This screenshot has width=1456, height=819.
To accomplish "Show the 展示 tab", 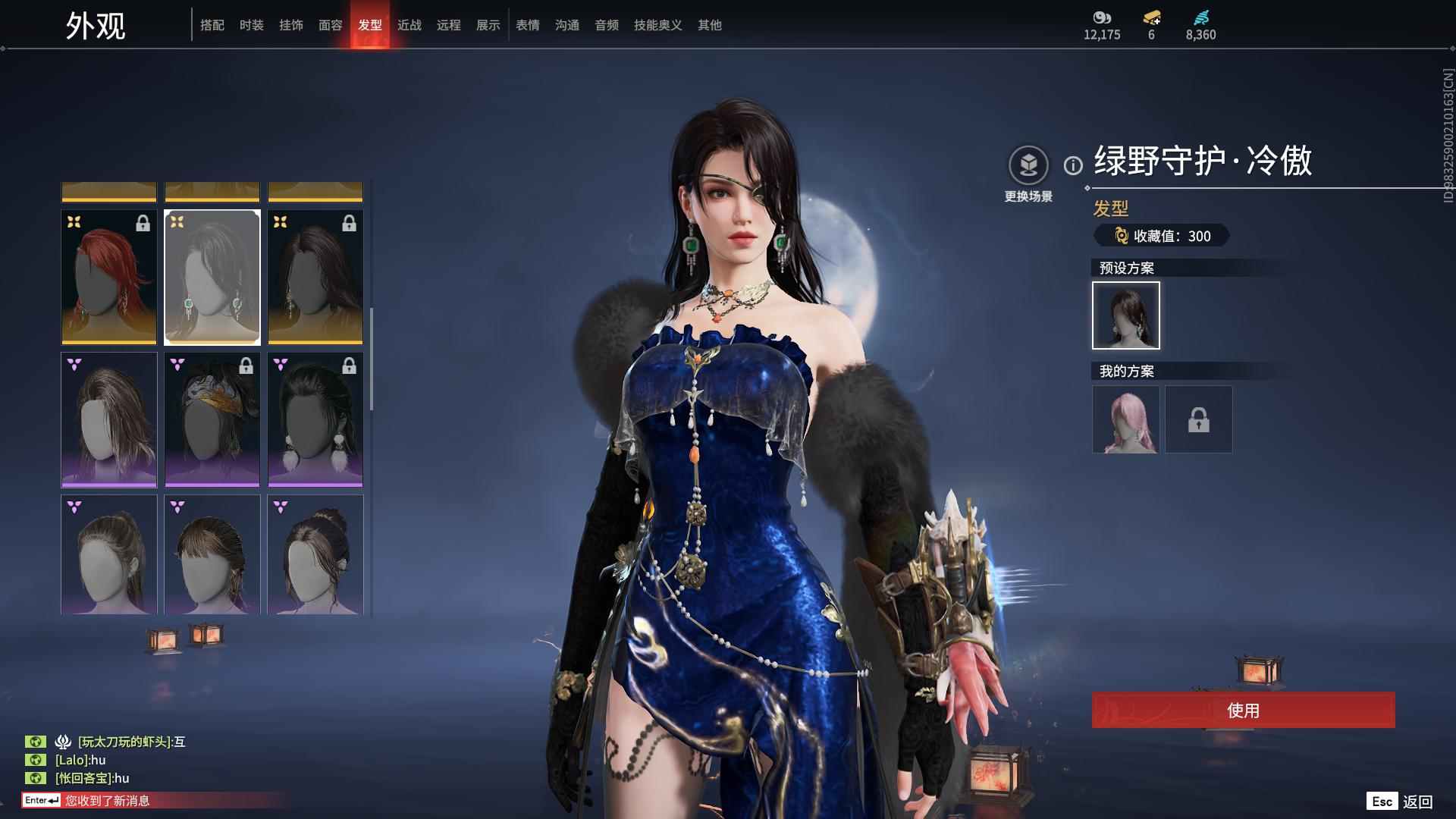I will [488, 25].
